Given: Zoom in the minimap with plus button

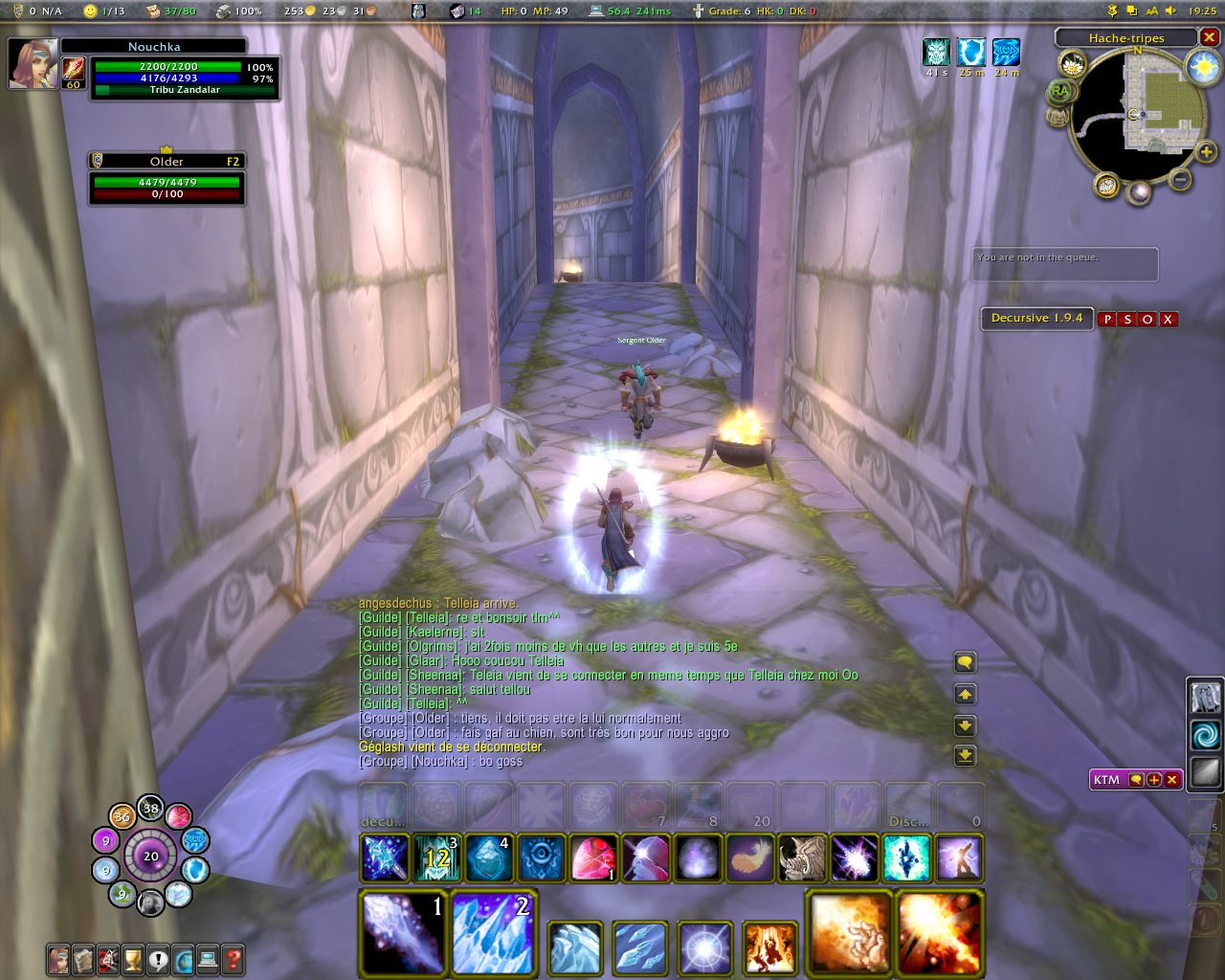Looking at the screenshot, I should (x=1206, y=152).
